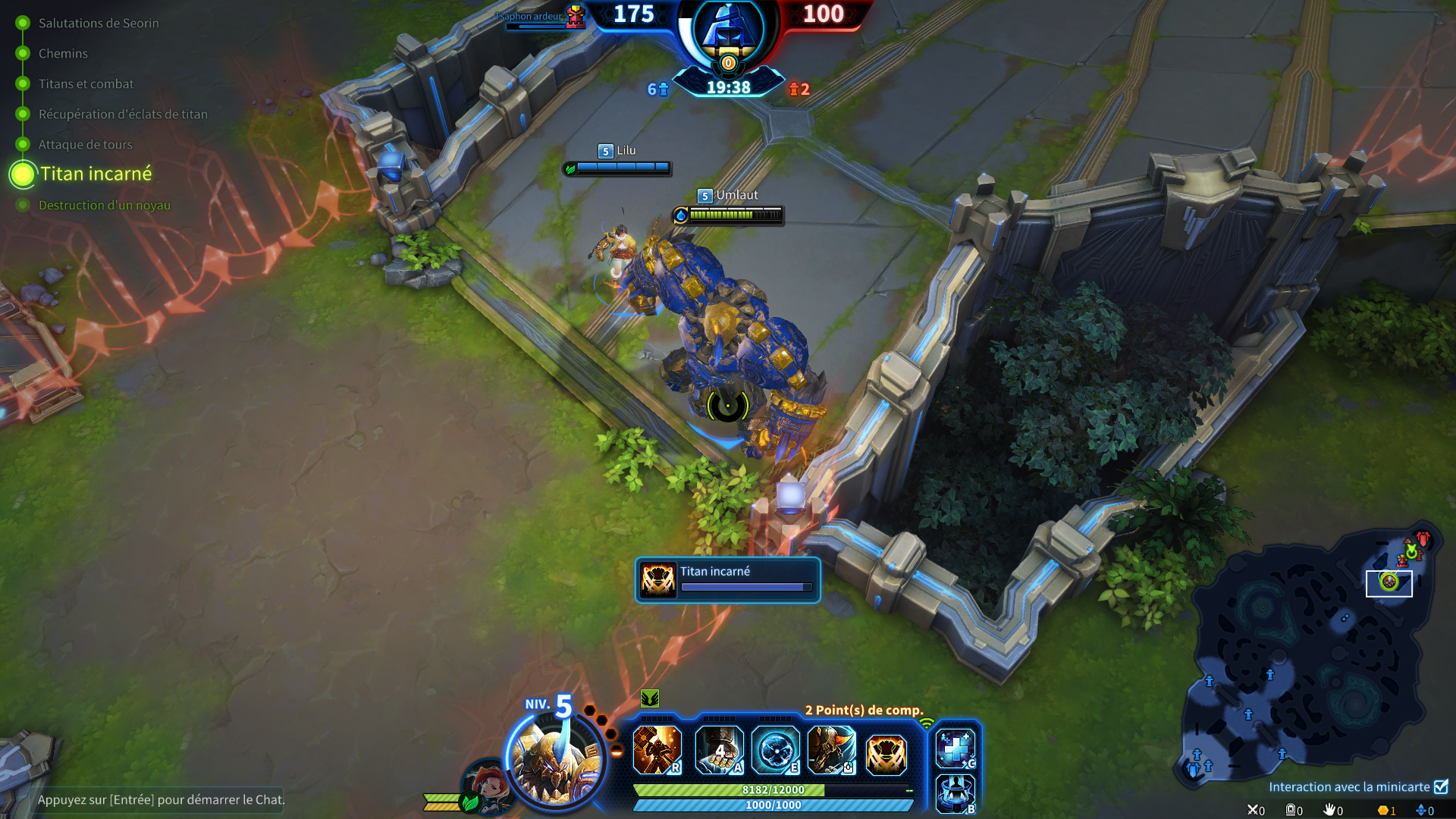Click the blue team emblem at top

point(727,30)
